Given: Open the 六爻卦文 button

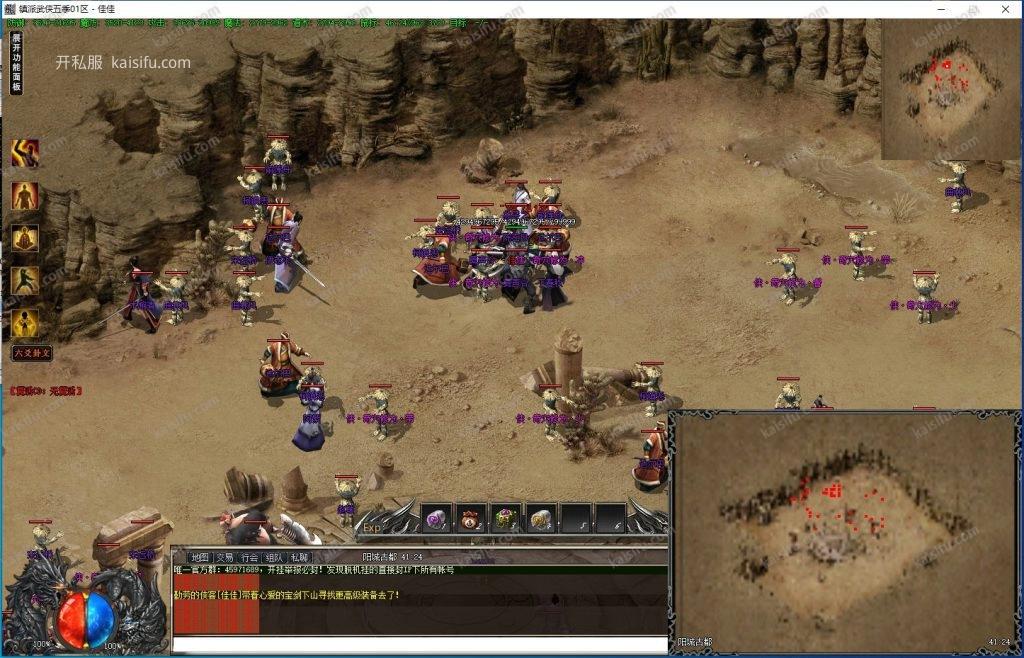Looking at the screenshot, I should [x=31, y=353].
